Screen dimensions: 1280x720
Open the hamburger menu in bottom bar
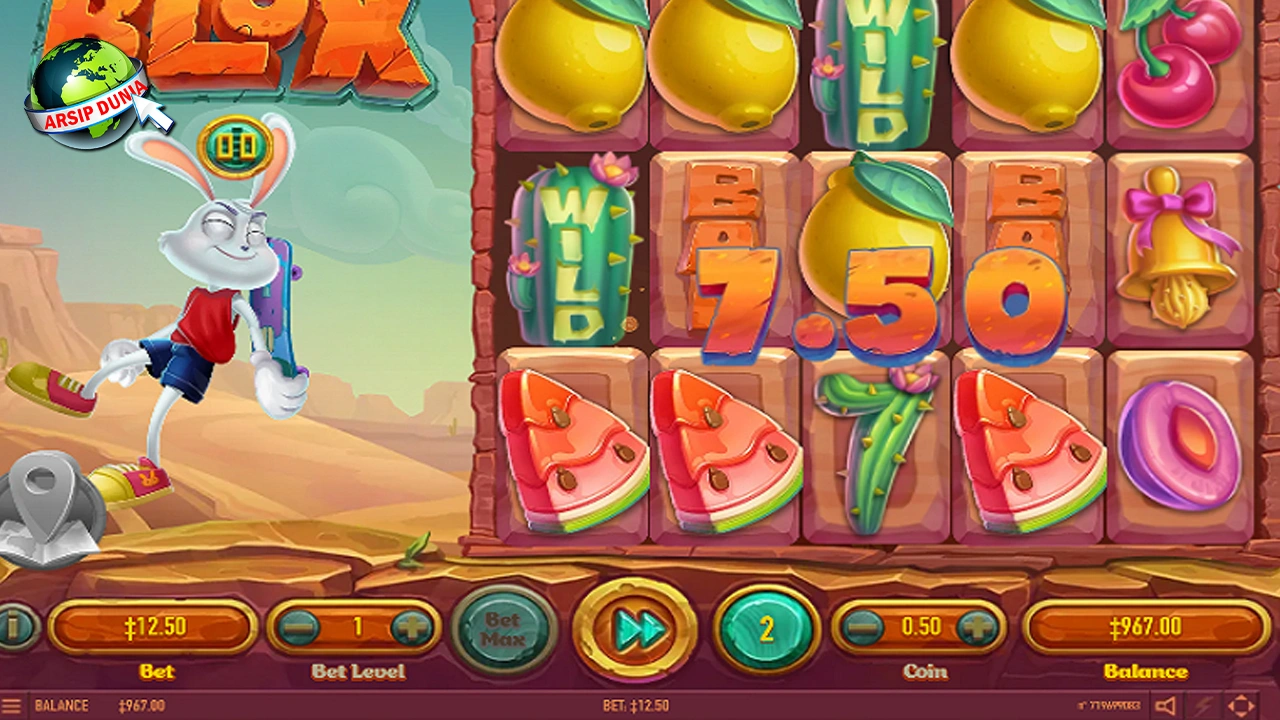[x=12, y=706]
